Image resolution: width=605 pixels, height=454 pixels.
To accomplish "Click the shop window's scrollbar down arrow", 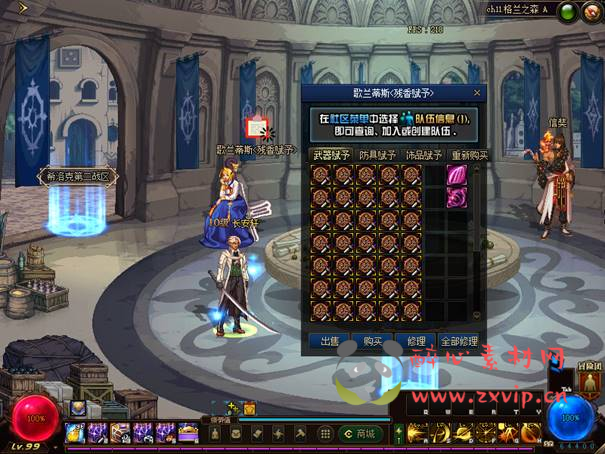I will (x=477, y=318).
